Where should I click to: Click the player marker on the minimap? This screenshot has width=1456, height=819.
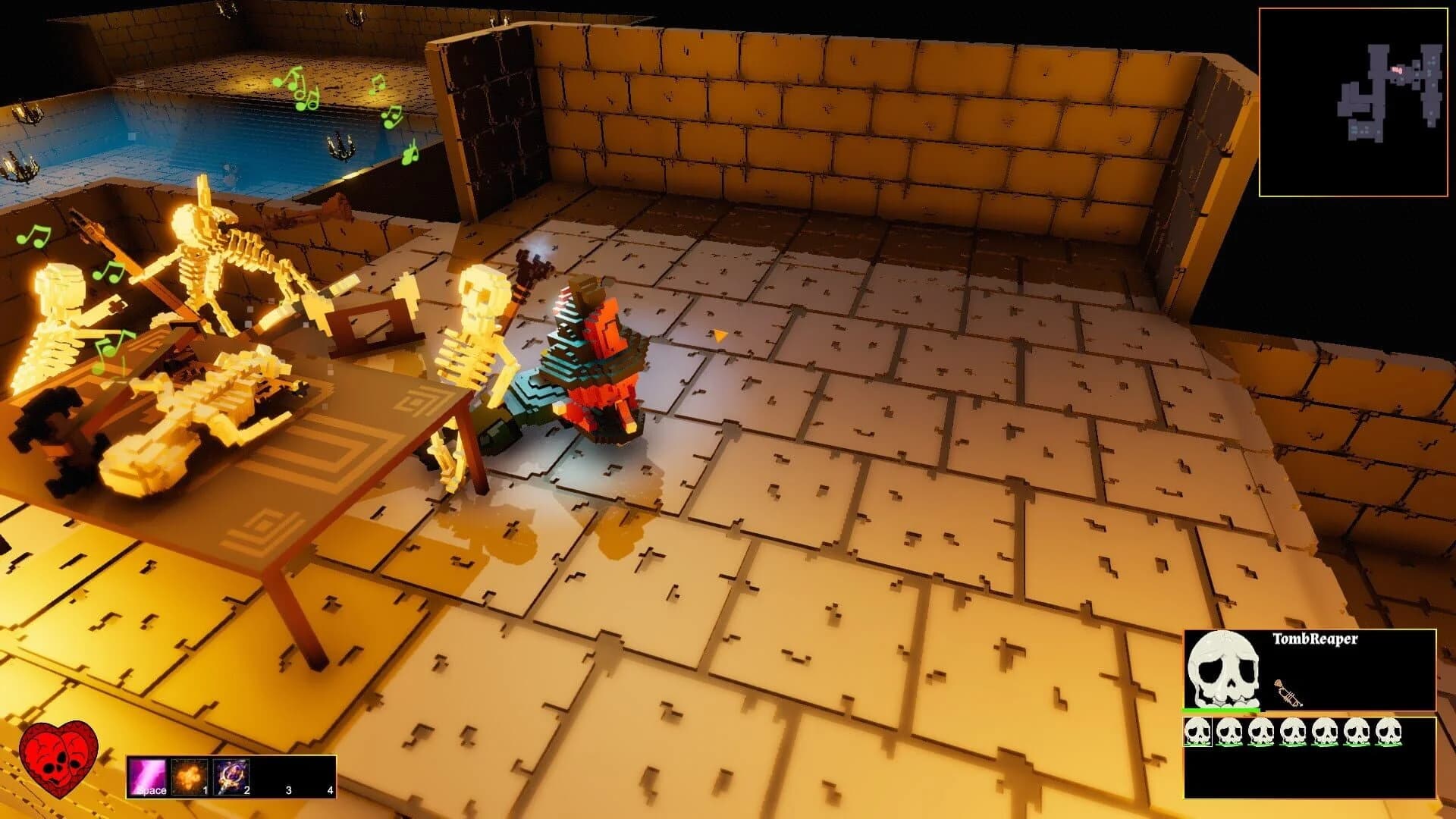[x=1398, y=68]
